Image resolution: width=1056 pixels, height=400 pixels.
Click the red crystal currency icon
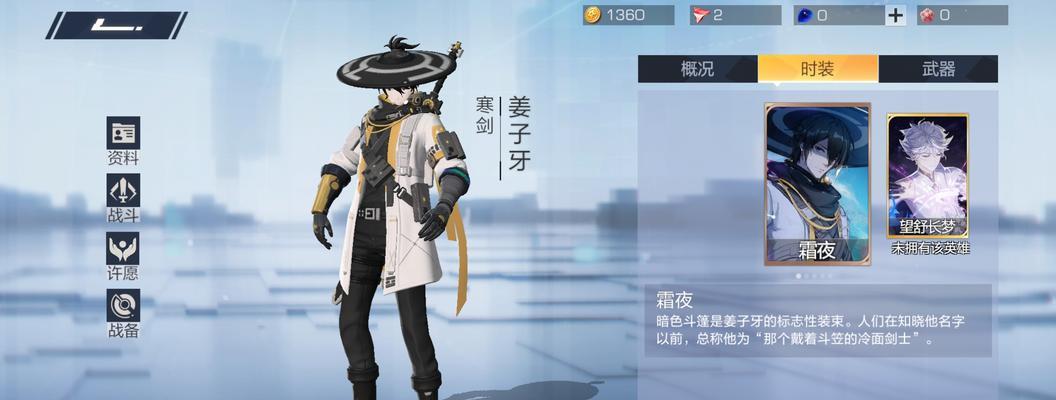(925, 15)
